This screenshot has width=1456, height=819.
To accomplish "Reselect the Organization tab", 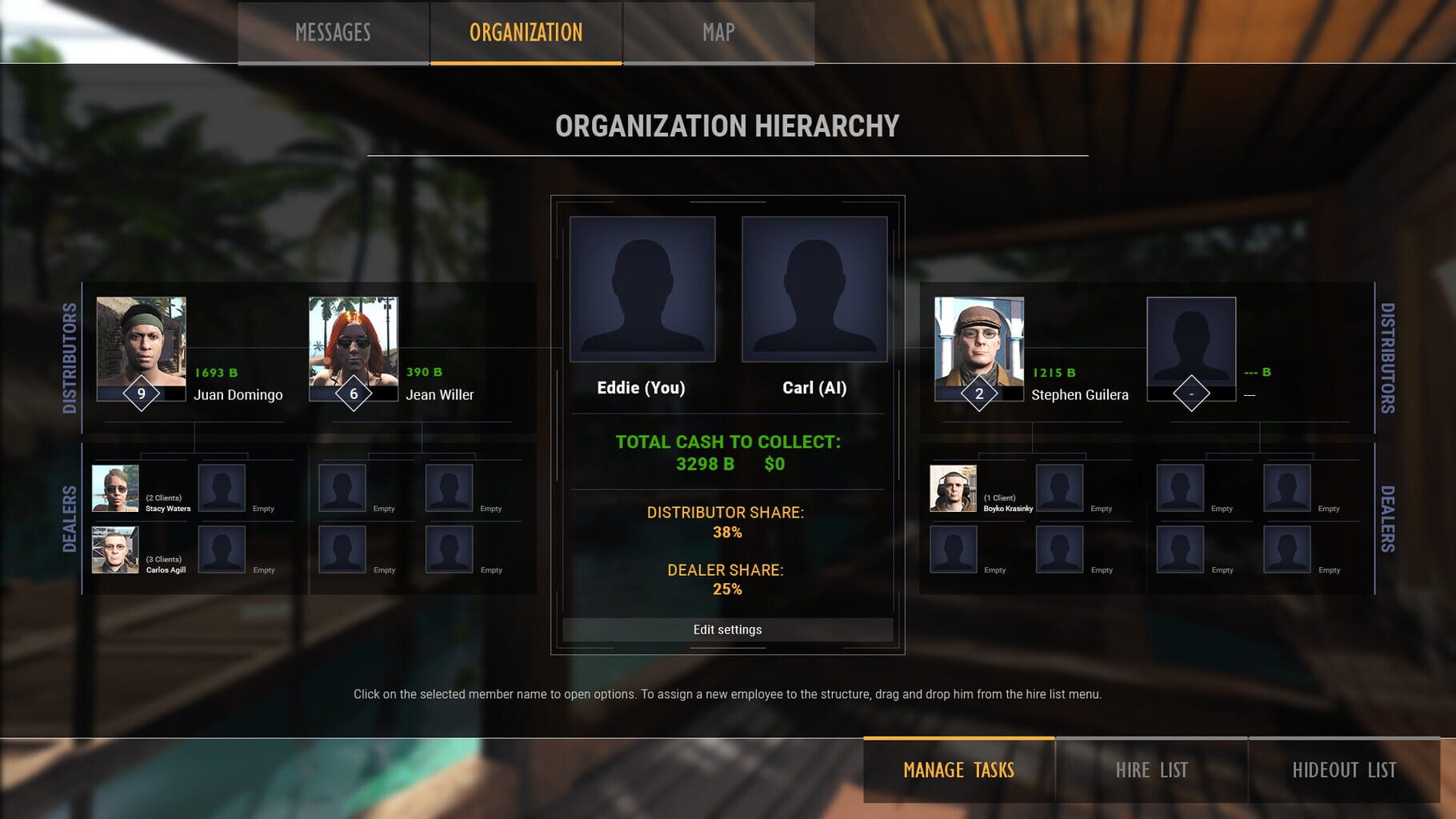I will (x=524, y=33).
